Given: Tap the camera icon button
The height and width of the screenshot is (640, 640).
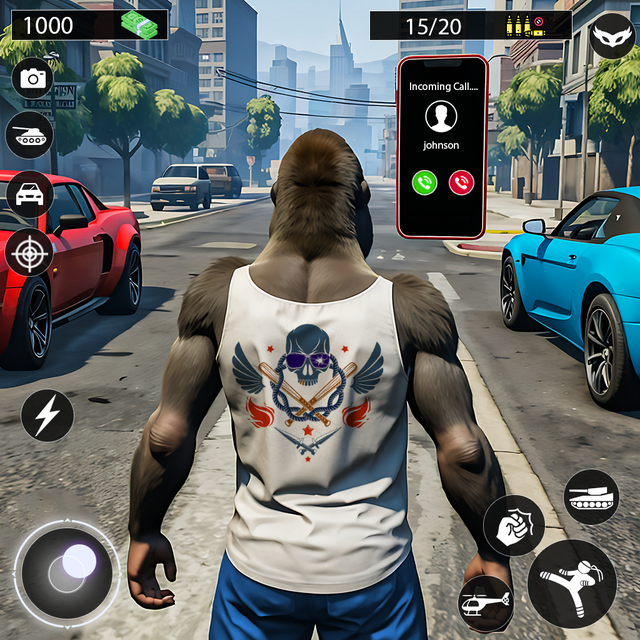Looking at the screenshot, I should tap(33, 78).
